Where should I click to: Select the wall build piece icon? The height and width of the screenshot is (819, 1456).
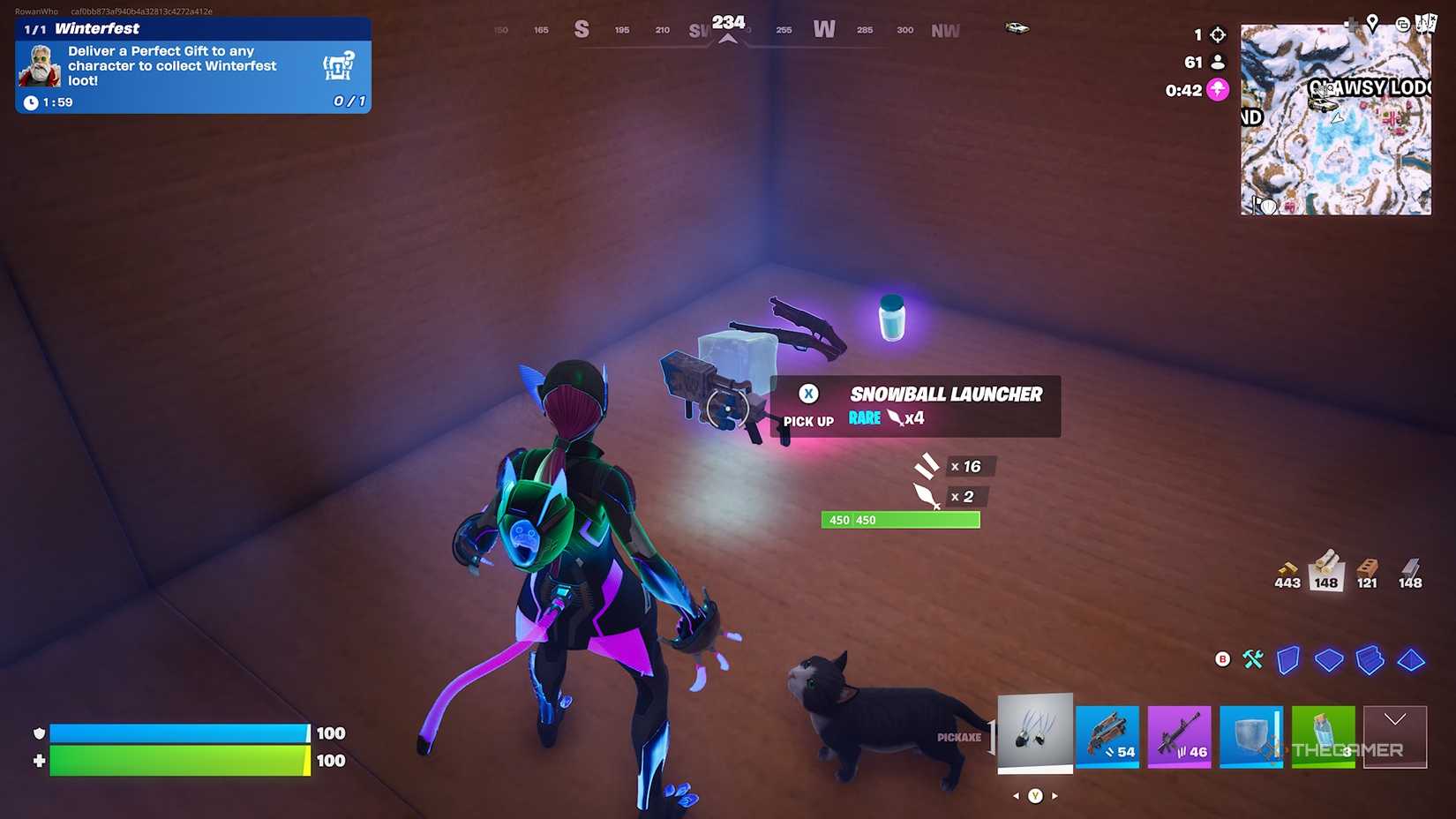tap(1287, 660)
